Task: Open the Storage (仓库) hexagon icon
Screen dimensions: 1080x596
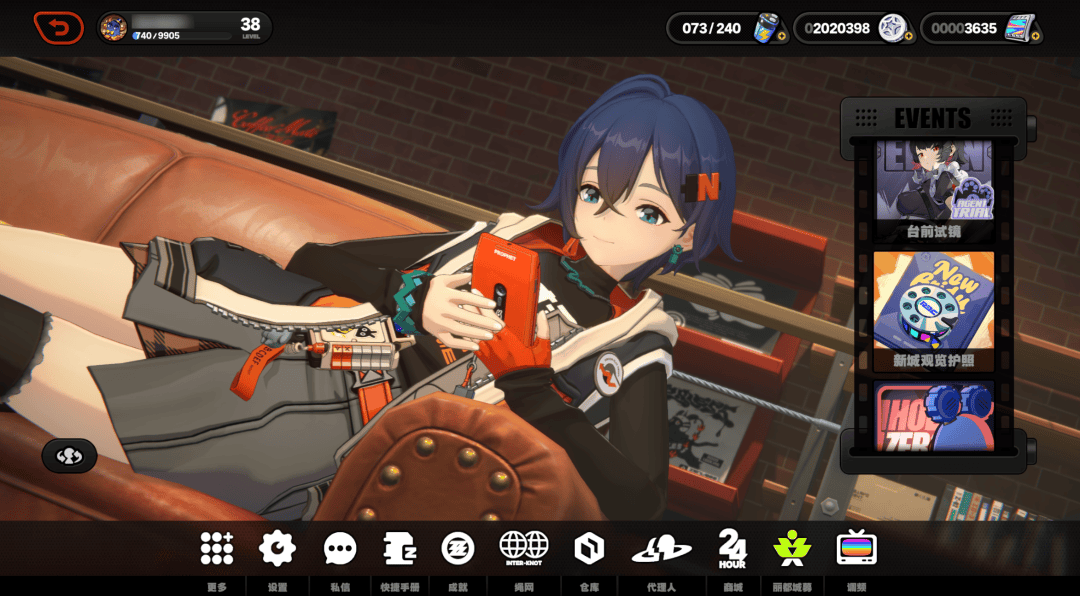Action: pyautogui.click(x=589, y=548)
